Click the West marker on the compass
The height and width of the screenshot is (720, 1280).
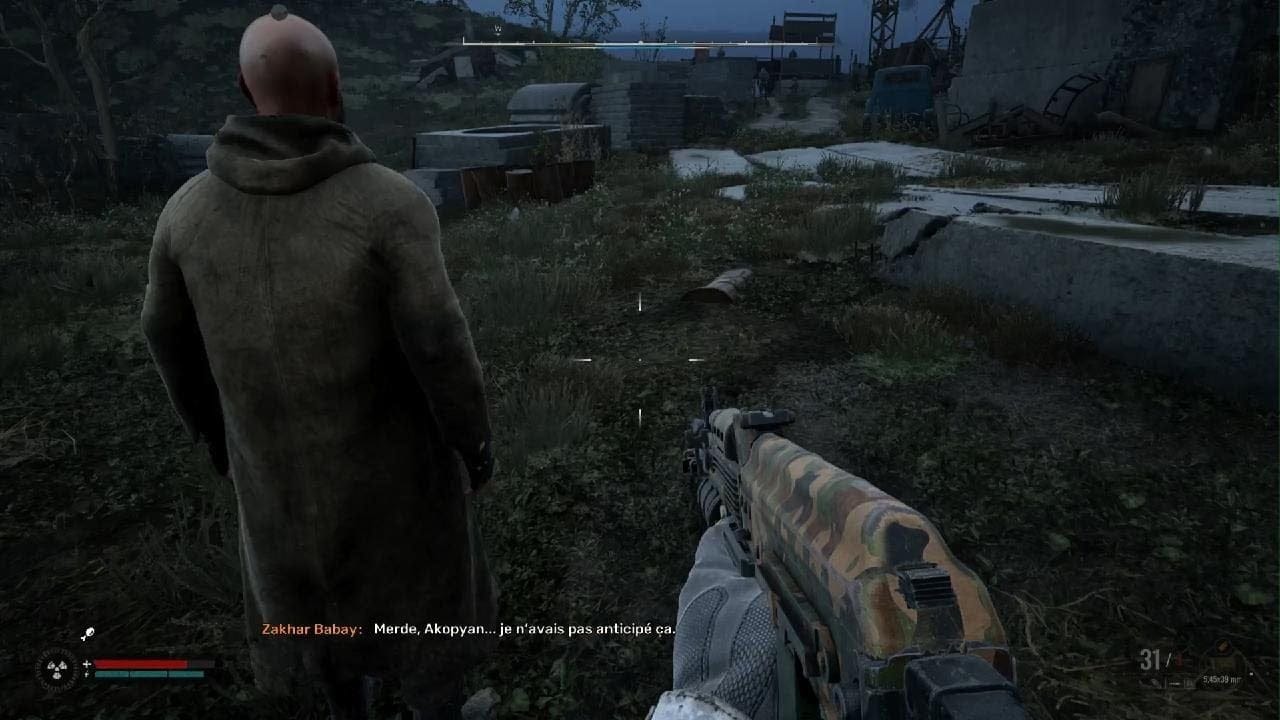(x=495, y=27)
